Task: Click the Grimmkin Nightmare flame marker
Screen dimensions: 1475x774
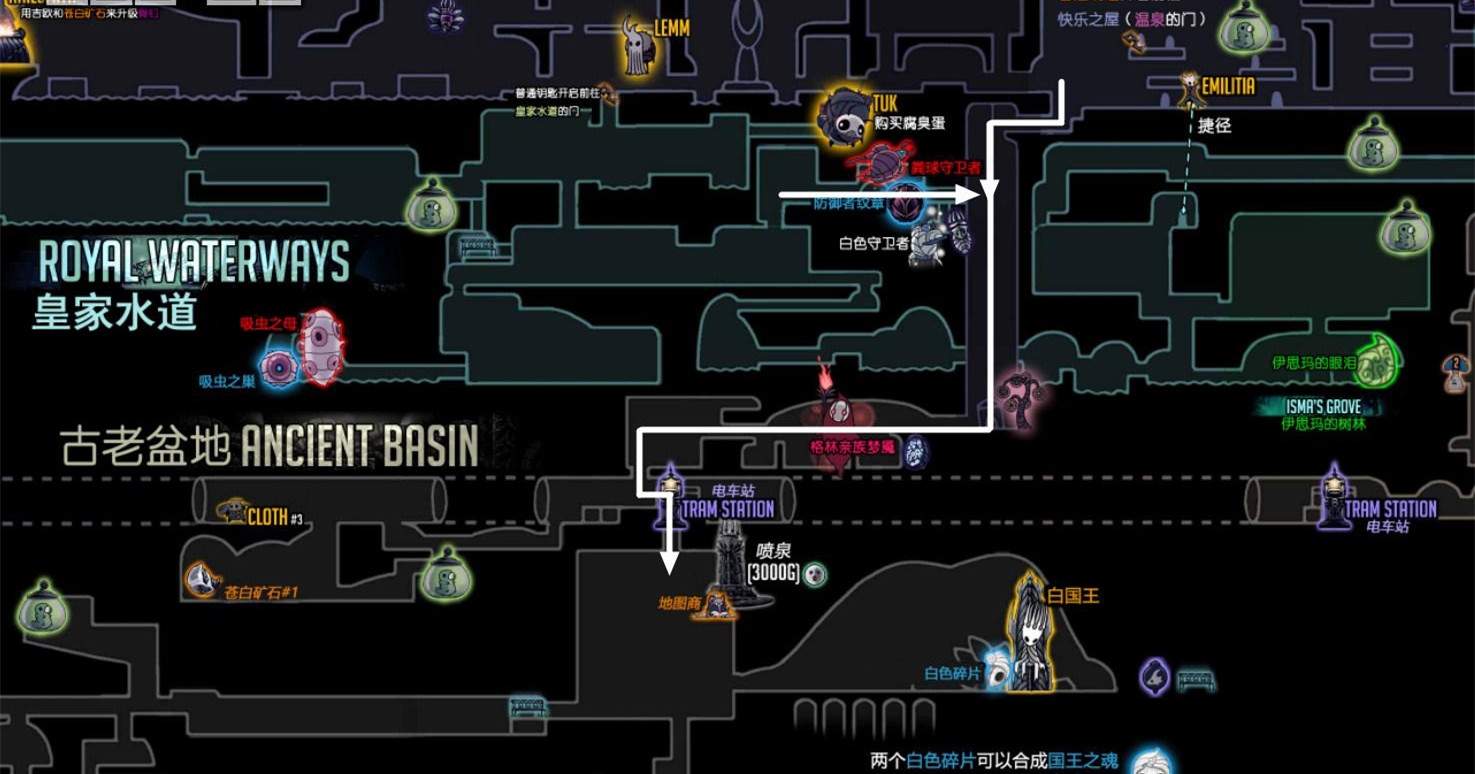Action: point(836,405)
